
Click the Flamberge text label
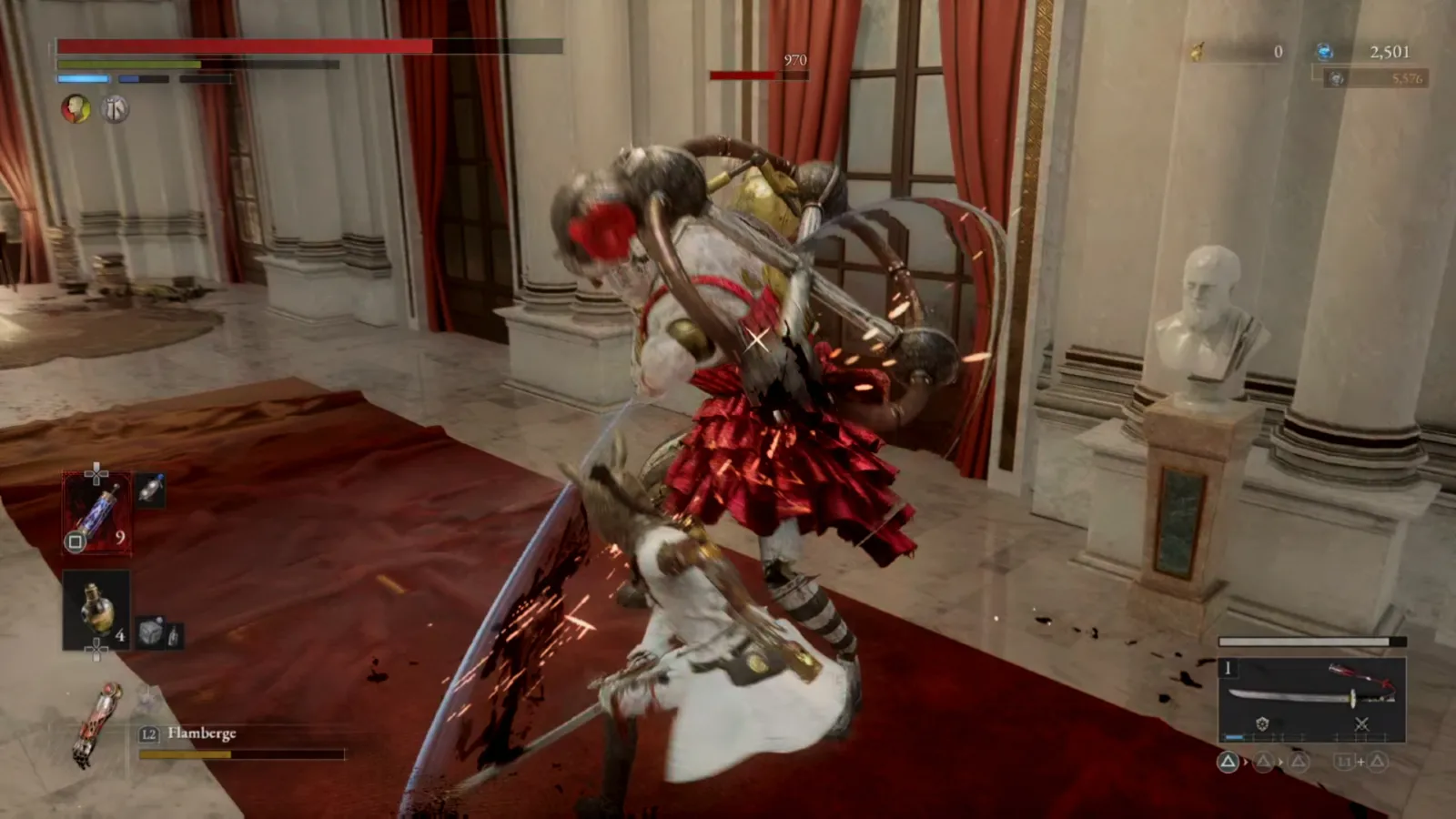[202, 733]
